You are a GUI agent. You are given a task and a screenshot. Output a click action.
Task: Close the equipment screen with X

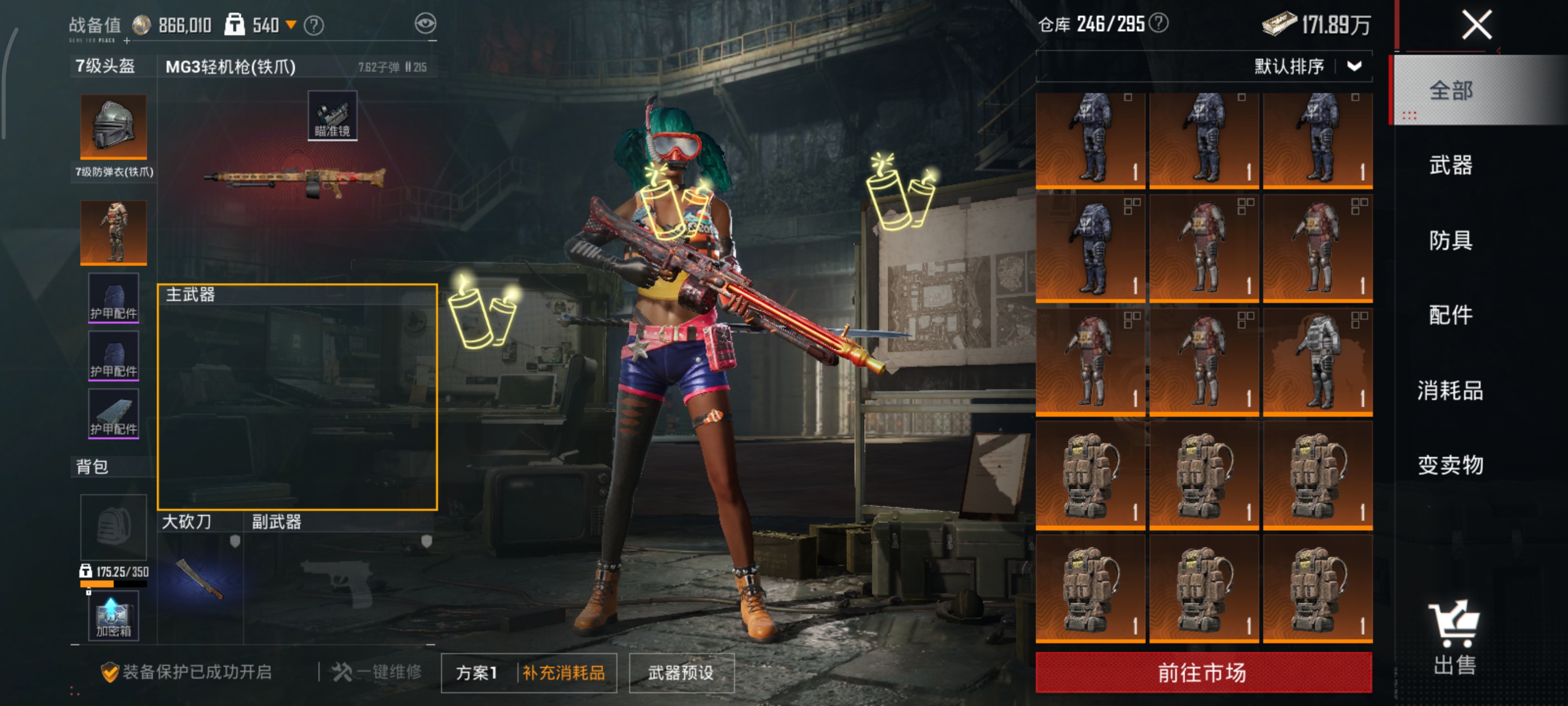(x=1476, y=25)
